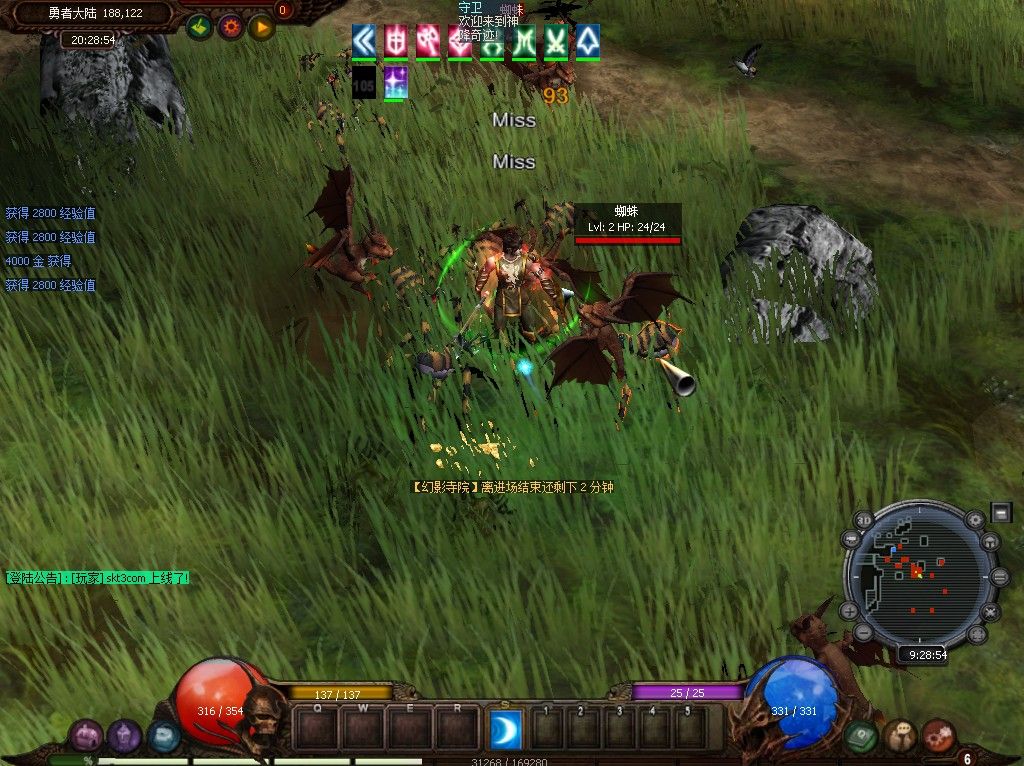
Task: Click the crossed swords button beside the minimap
Action: [991, 611]
